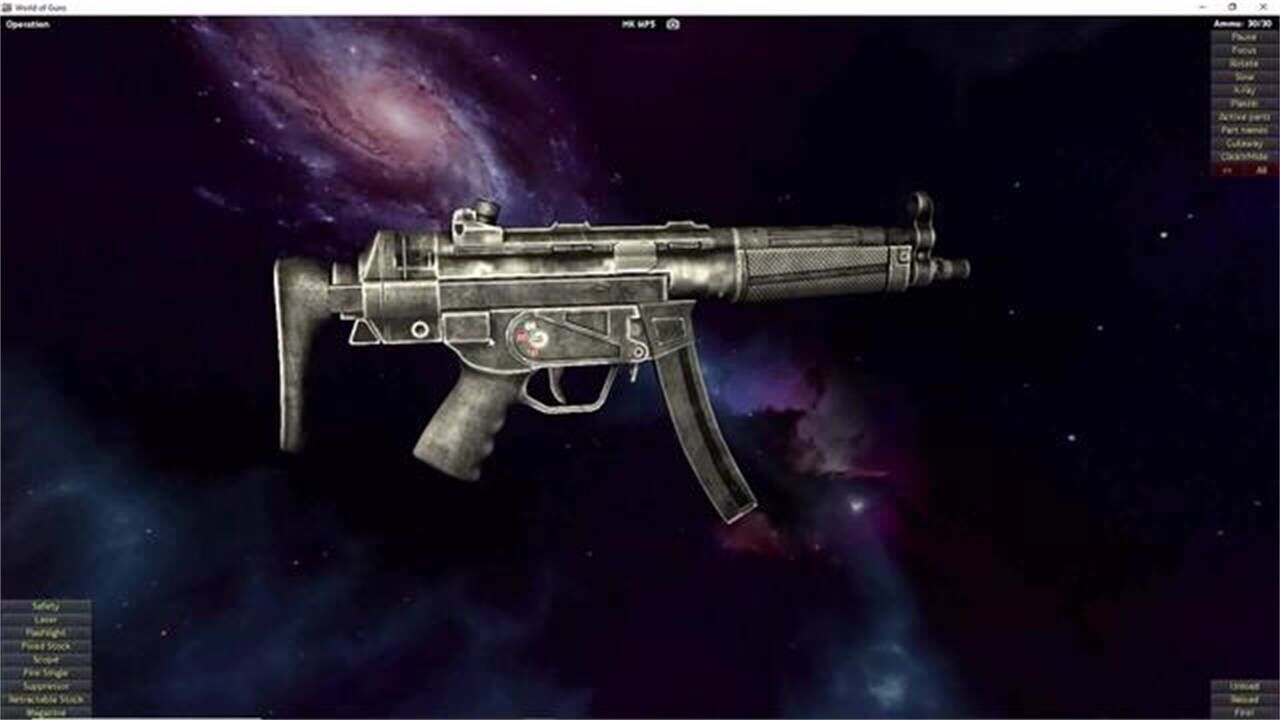
Task: Attach the Suppressor
Action: (x=45, y=686)
